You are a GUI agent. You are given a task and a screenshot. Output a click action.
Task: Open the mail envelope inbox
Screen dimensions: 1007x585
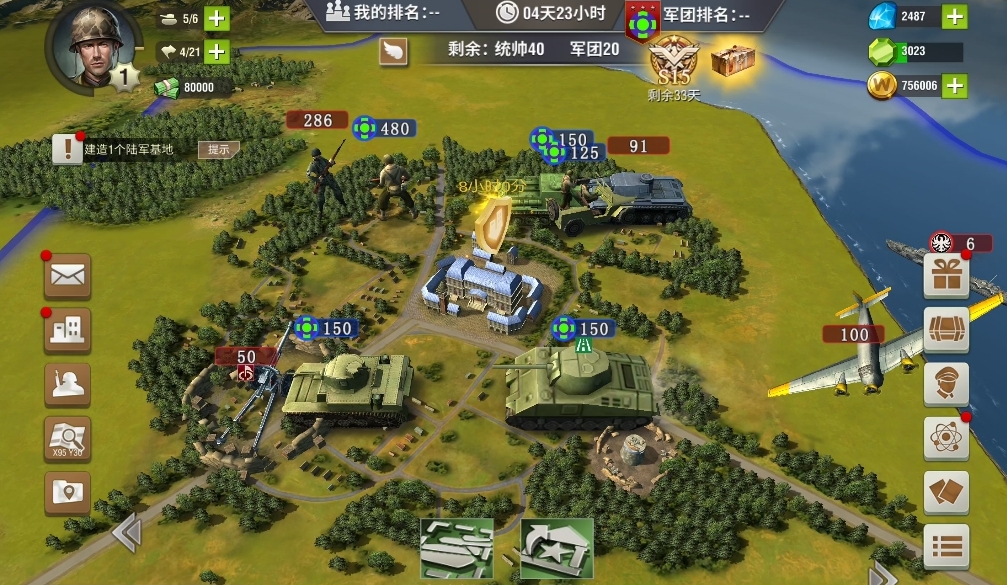(67, 276)
